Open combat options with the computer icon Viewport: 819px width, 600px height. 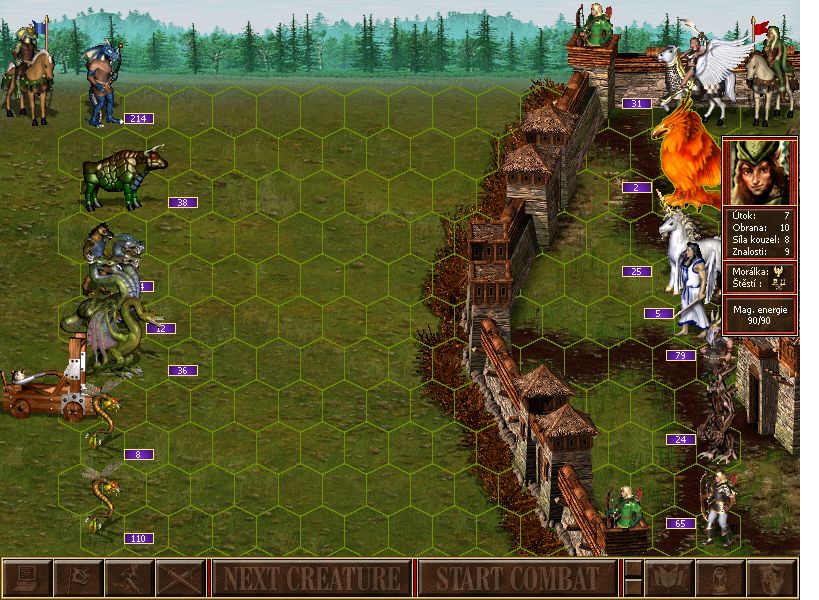(27, 578)
